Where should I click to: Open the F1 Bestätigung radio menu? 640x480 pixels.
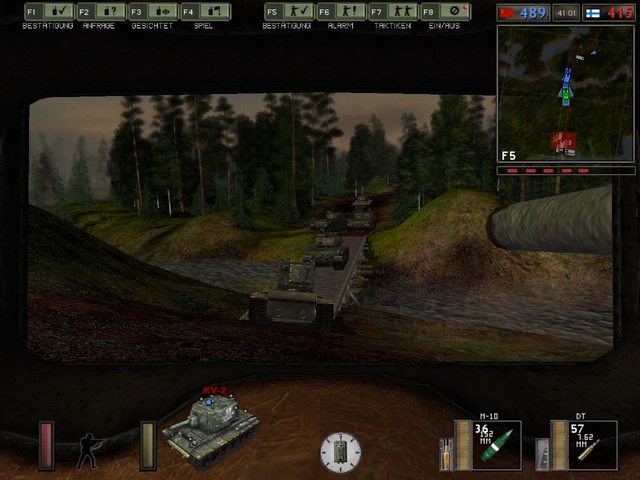[46, 12]
